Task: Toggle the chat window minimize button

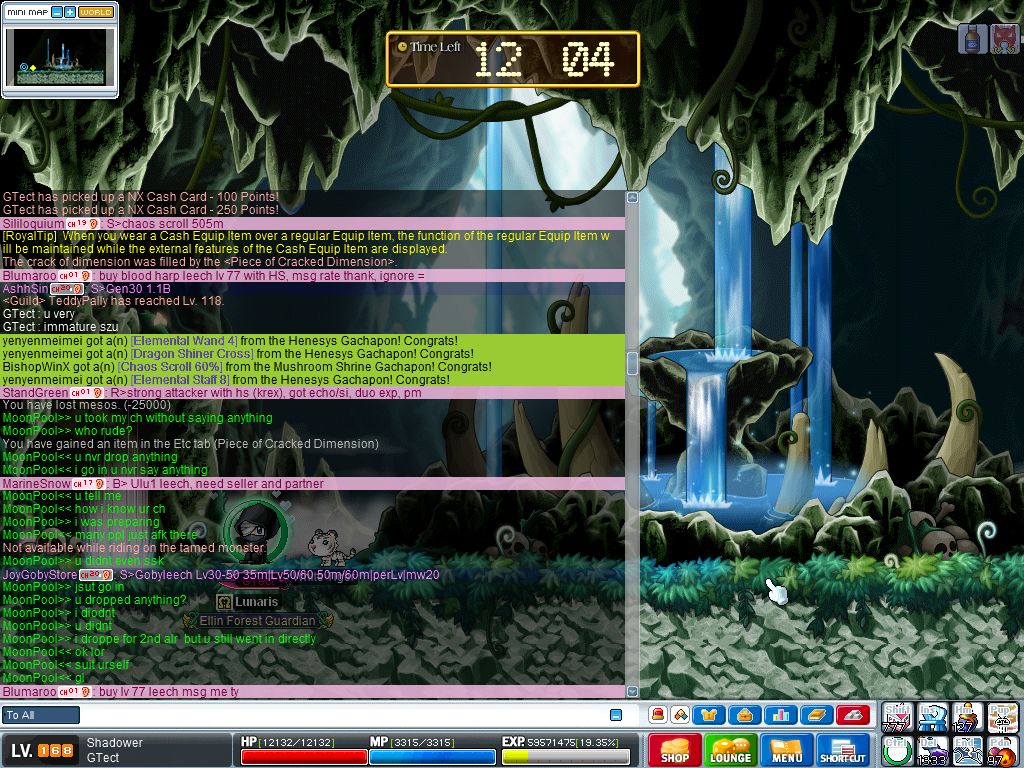Action: coord(616,715)
